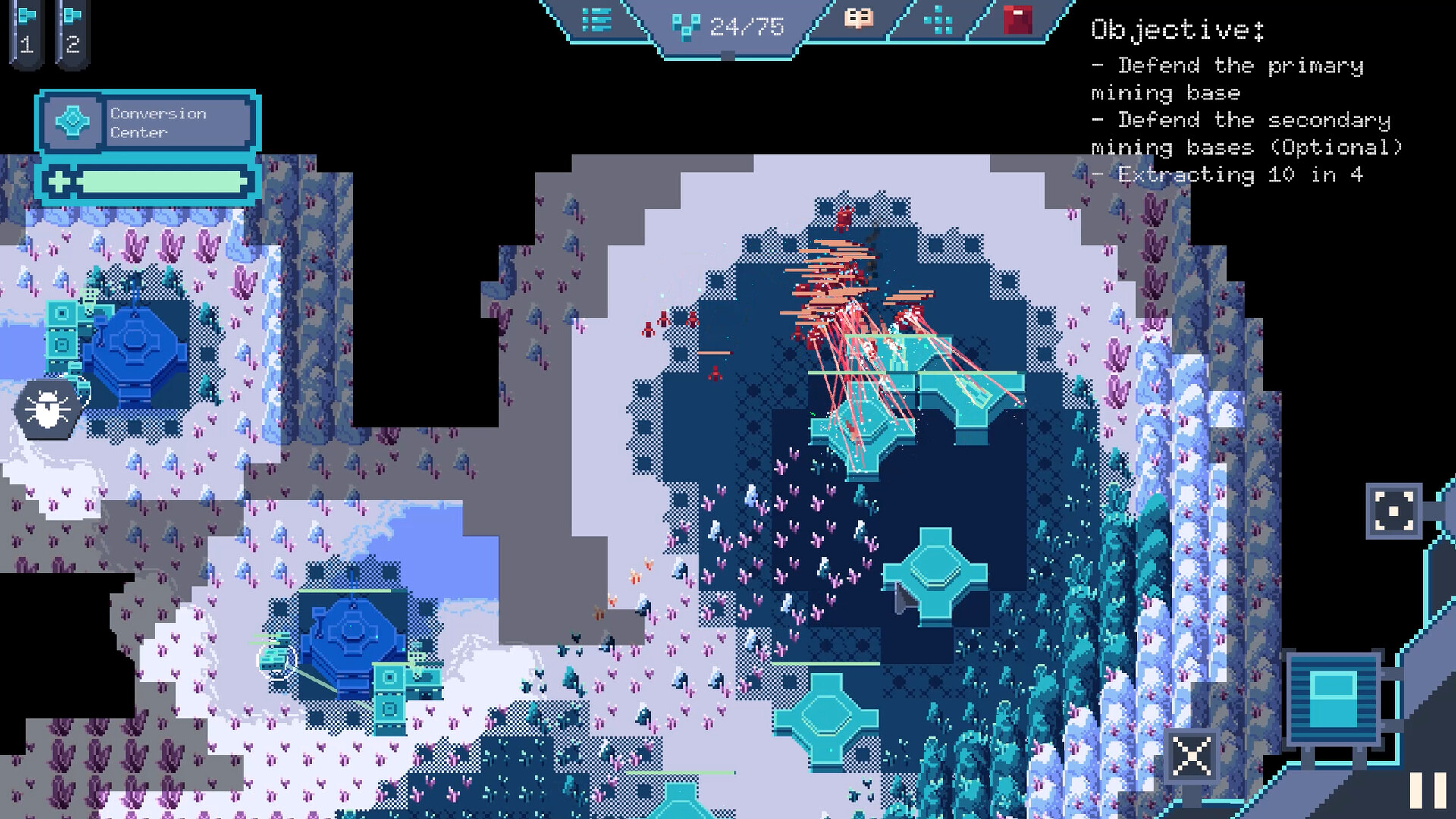Select the list icon left of resource counter
Screen dimensions: 1456x819
click(x=598, y=21)
